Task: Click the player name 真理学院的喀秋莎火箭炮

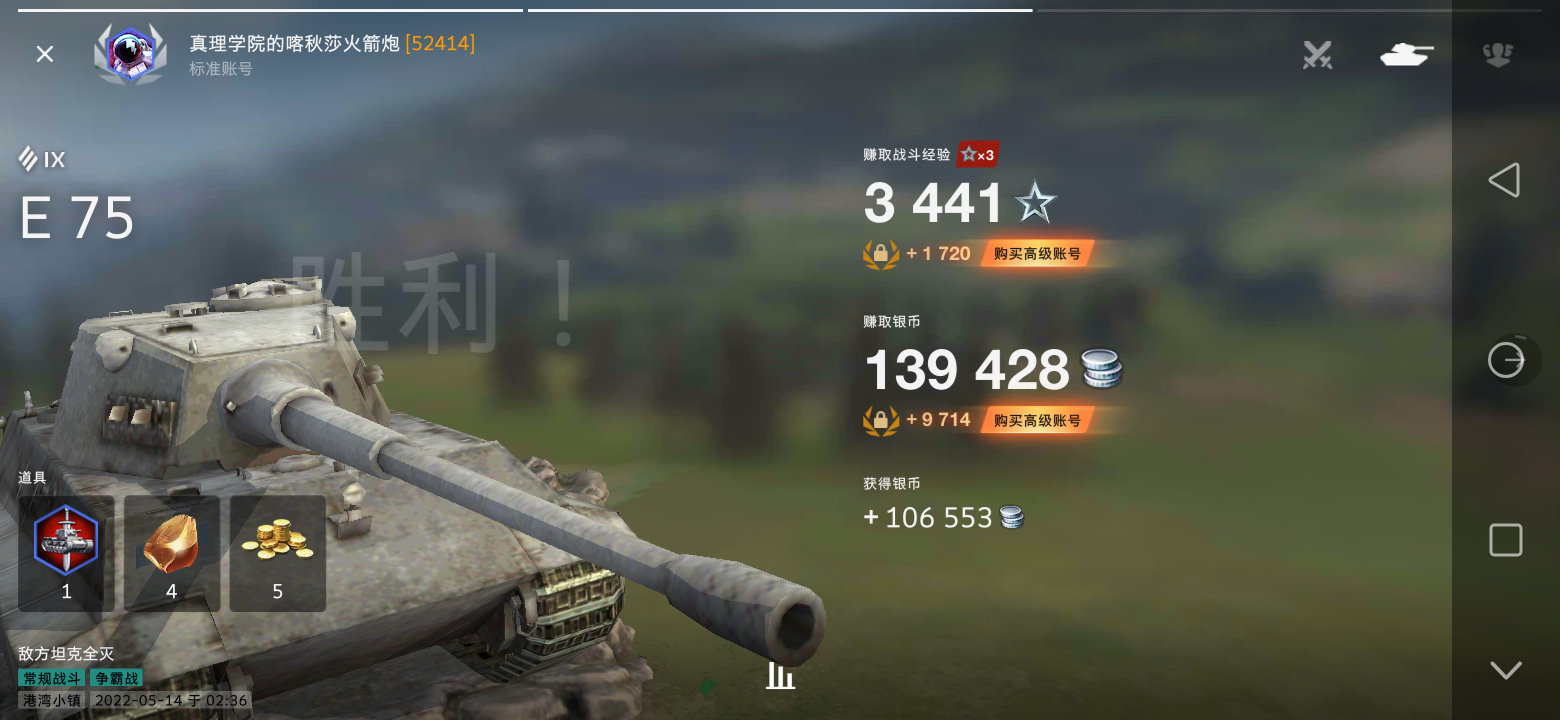Action: 292,43
